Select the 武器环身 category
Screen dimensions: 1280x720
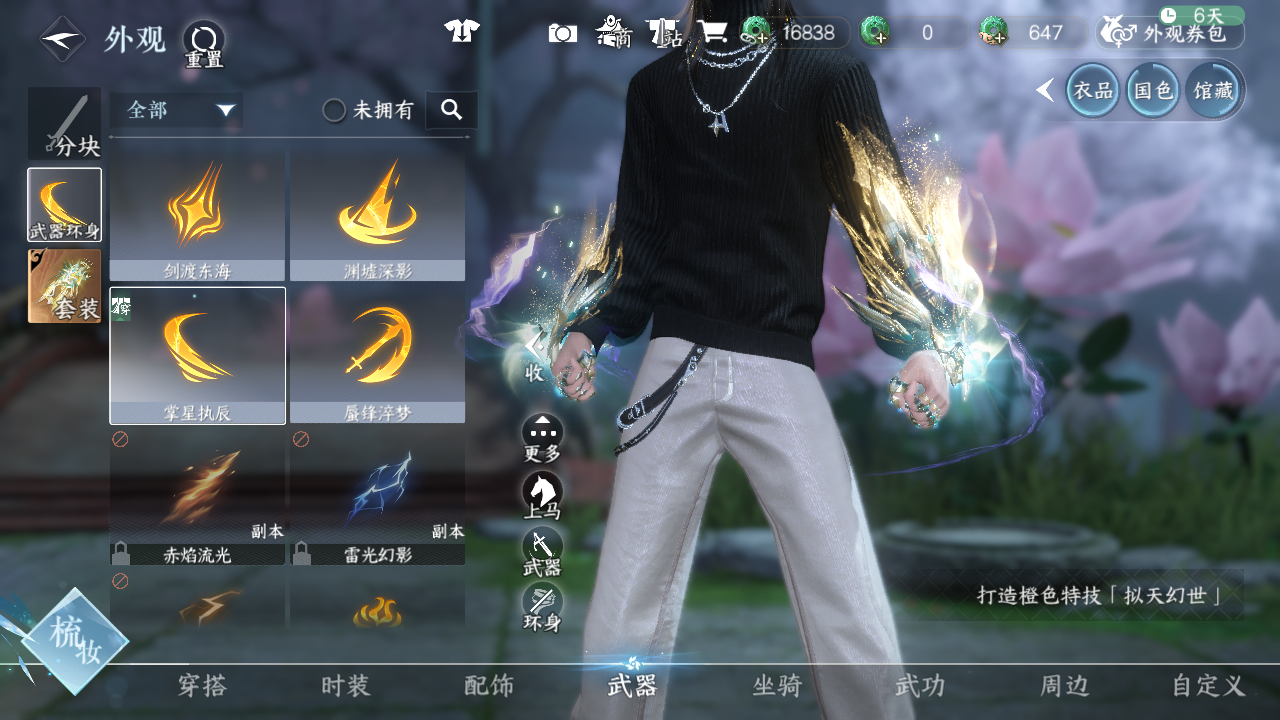pos(64,204)
